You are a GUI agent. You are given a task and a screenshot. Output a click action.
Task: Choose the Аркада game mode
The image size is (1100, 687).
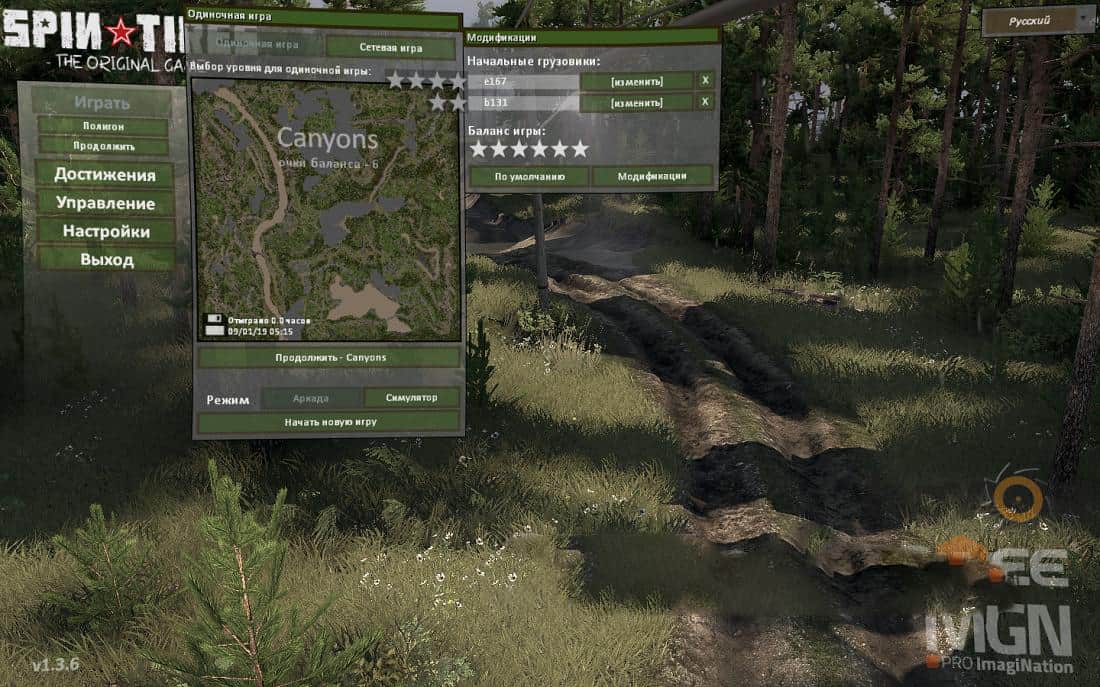pos(311,397)
